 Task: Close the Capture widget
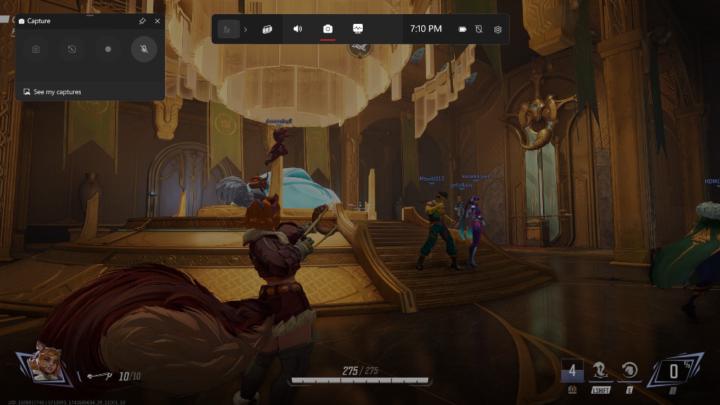pyautogui.click(x=157, y=20)
